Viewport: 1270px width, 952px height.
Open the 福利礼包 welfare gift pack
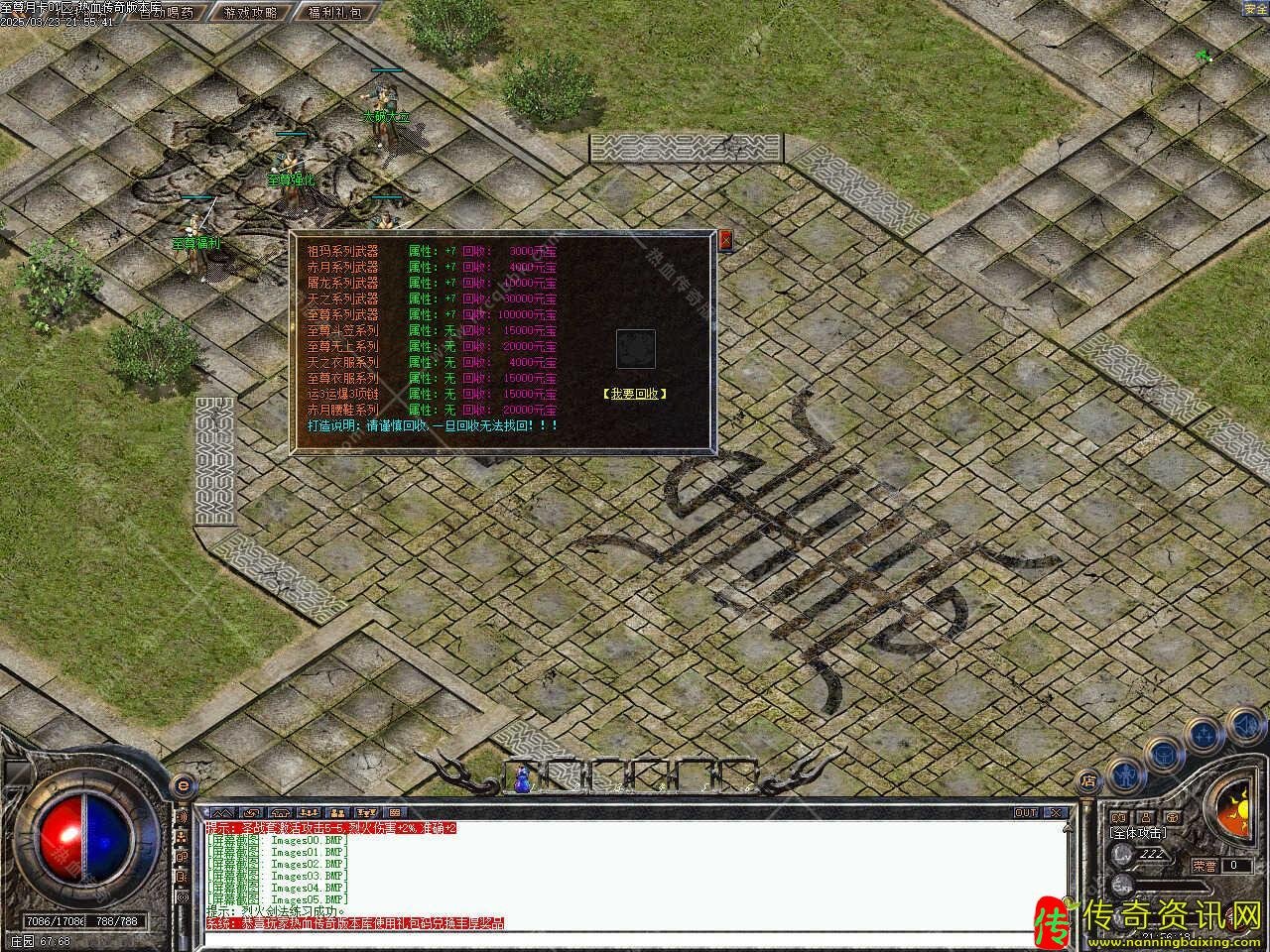335,13
